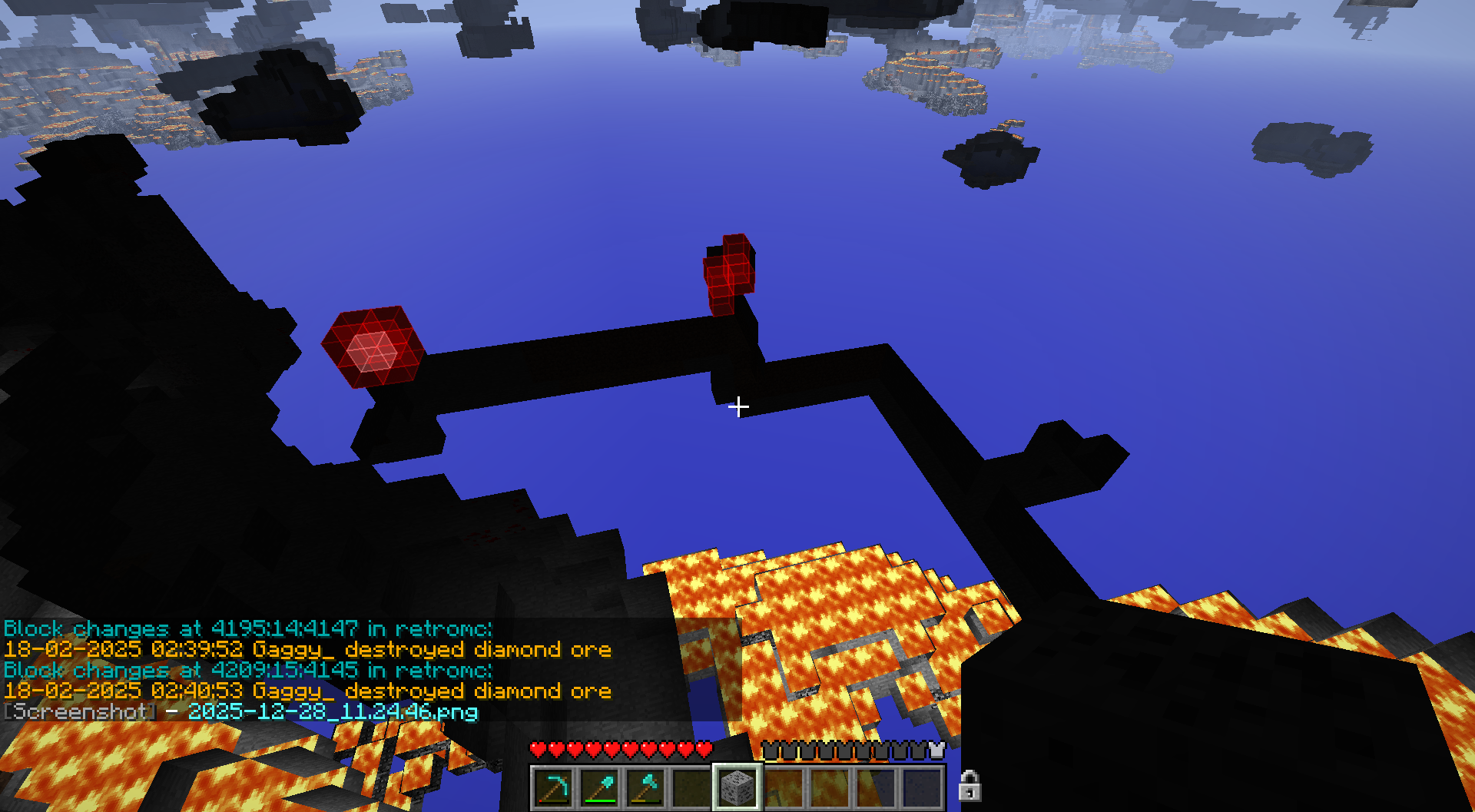Select the diamond shovel hotbar slot
1475x812 pixels.
click(599, 787)
